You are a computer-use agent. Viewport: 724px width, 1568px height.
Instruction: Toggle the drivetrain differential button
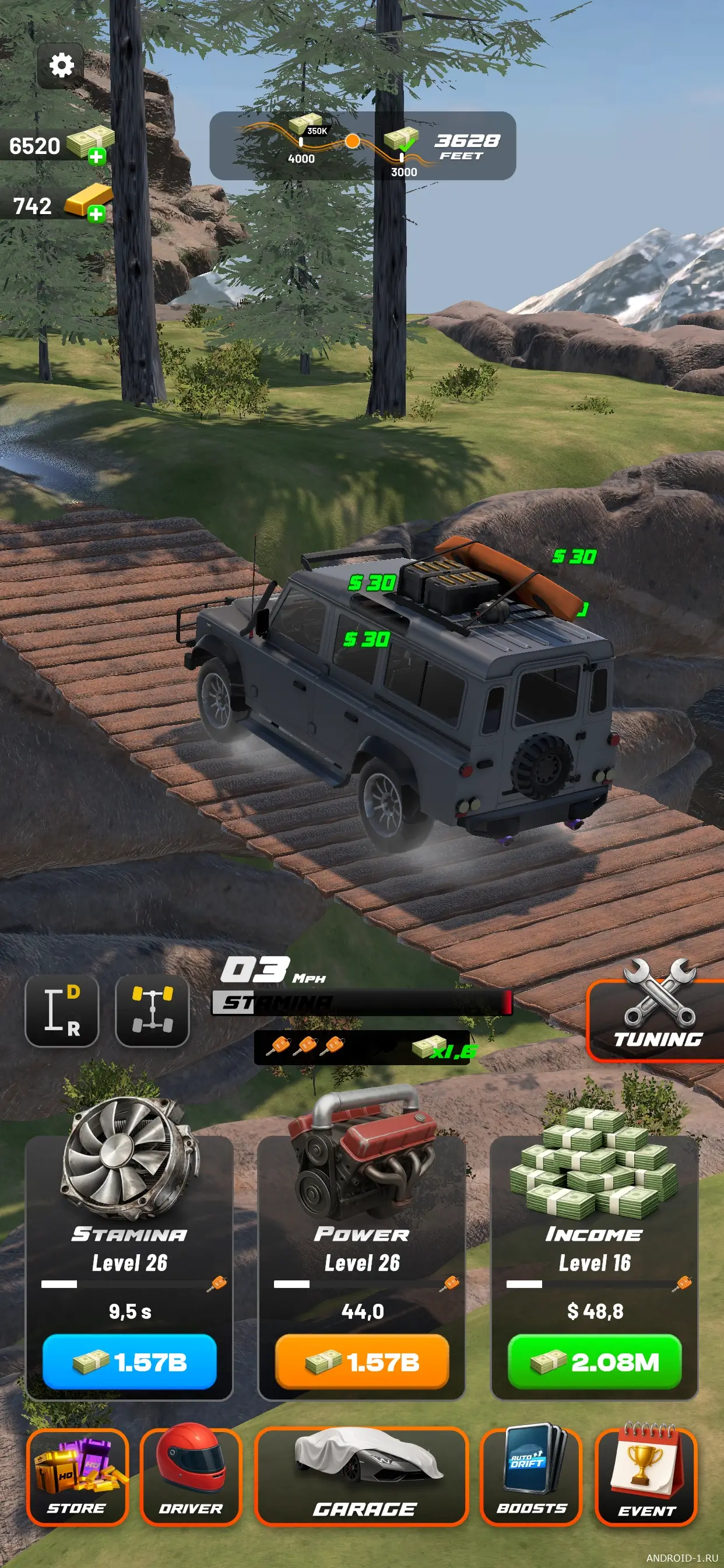point(152,1010)
